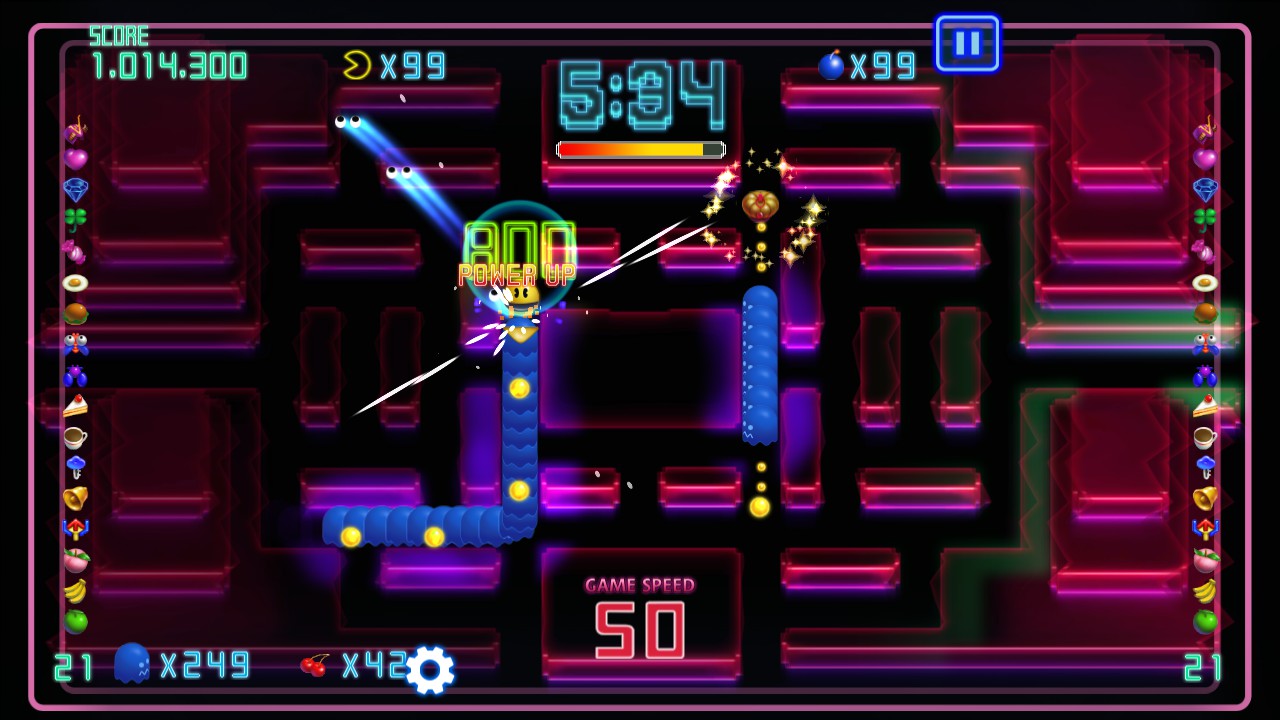Viewport: 1280px width, 720px height.
Task: Select the Game Speed 50 indicator
Action: (x=639, y=610)
